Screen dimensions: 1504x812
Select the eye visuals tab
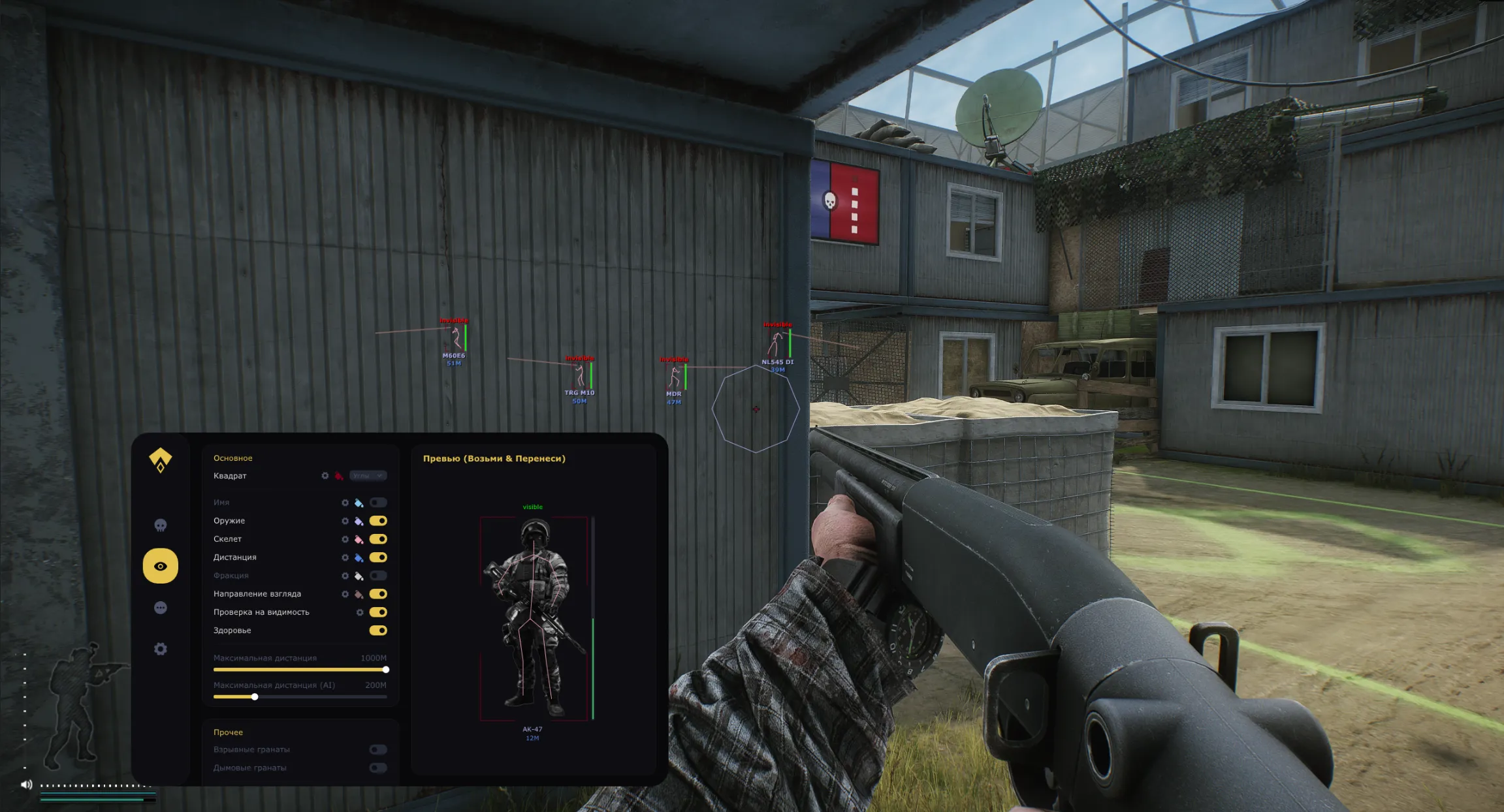(161, 566)
